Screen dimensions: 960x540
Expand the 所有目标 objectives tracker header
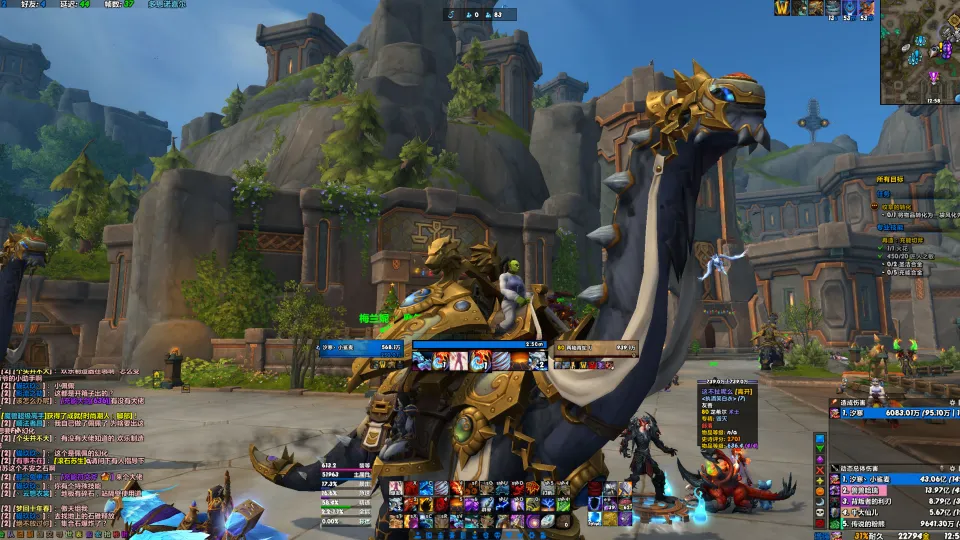click(888, 178)
